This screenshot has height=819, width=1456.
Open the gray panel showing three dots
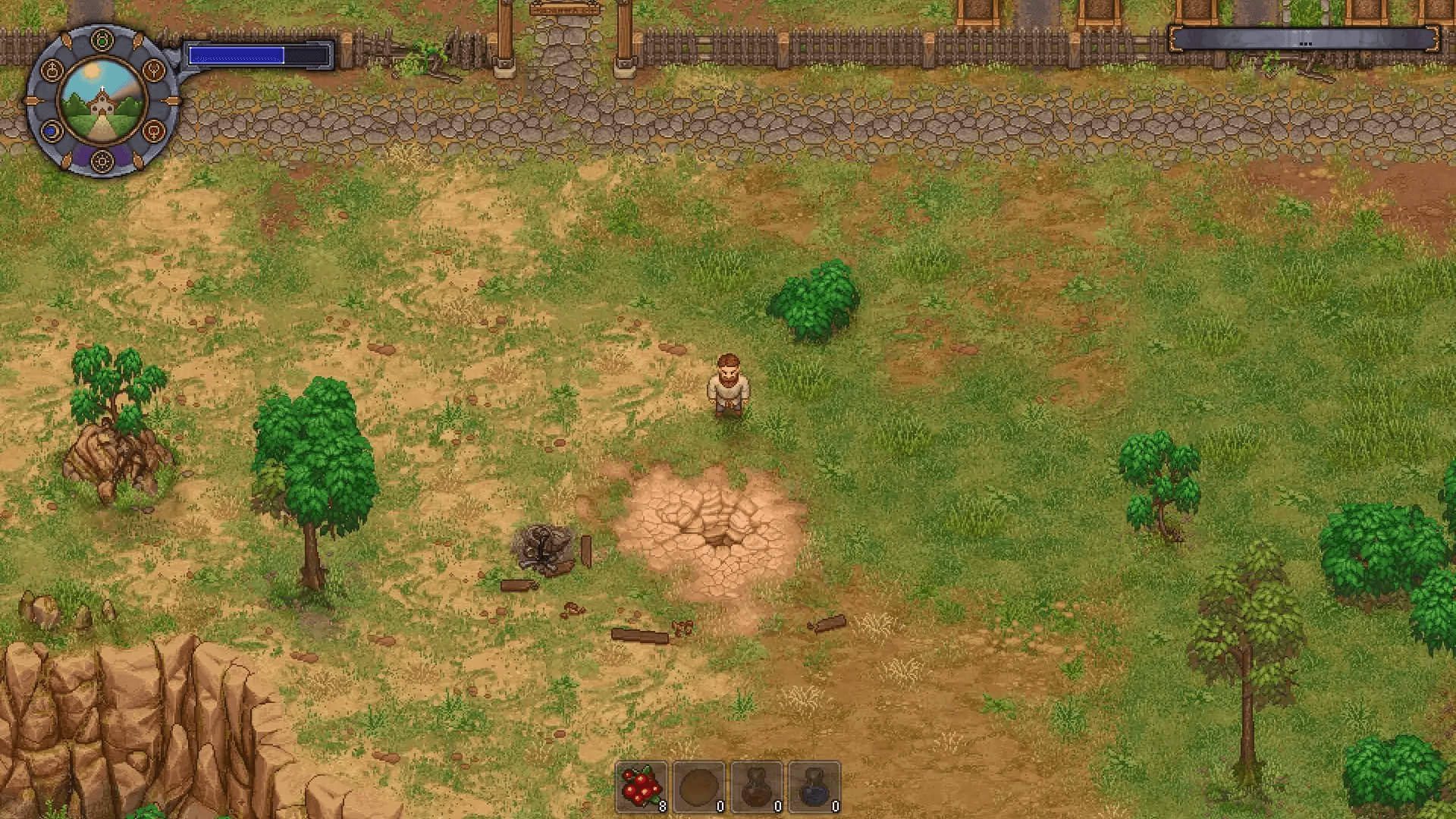1304,39
